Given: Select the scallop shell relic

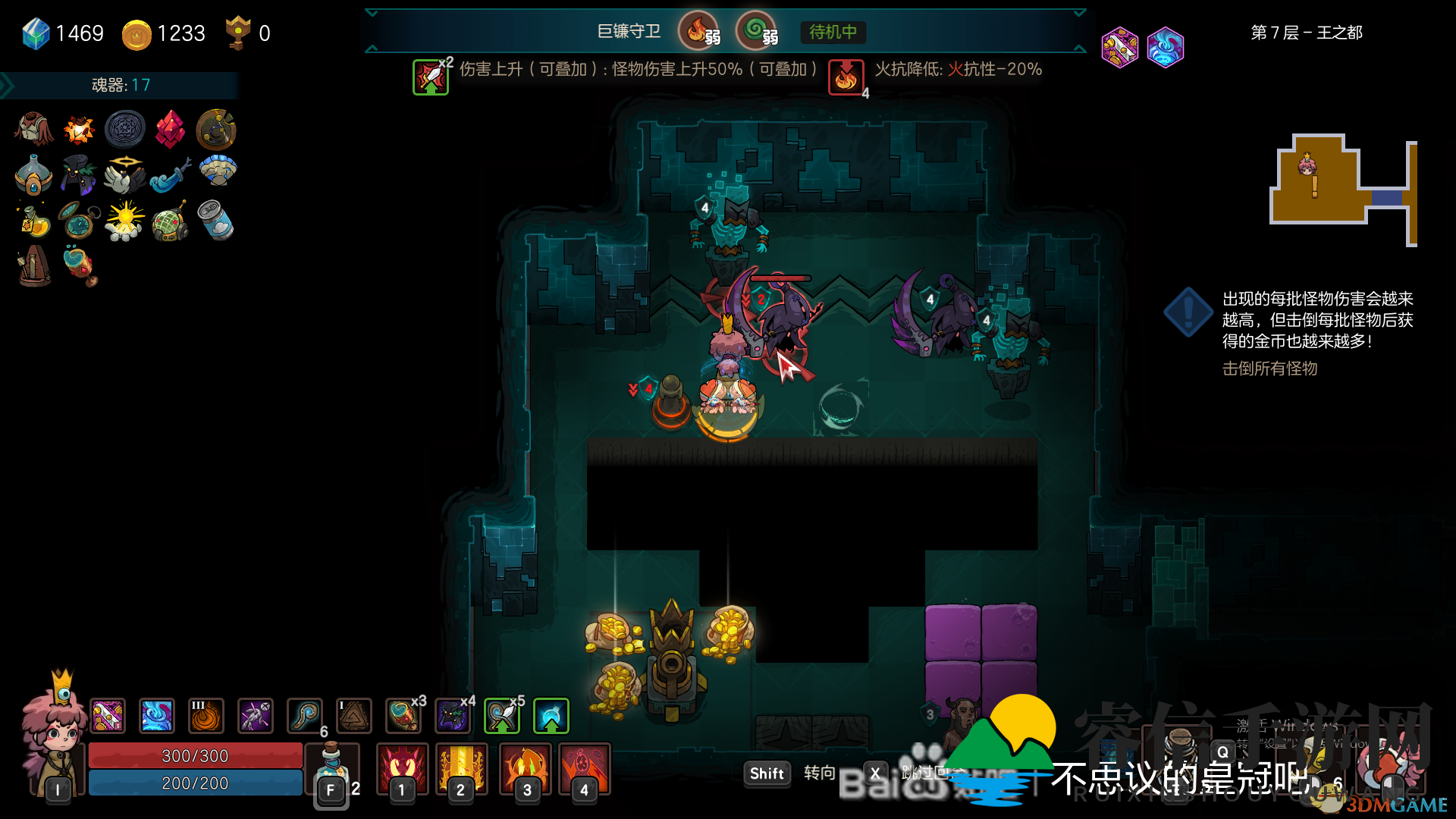Looking at the screenshot, I should tap(218, 171).
